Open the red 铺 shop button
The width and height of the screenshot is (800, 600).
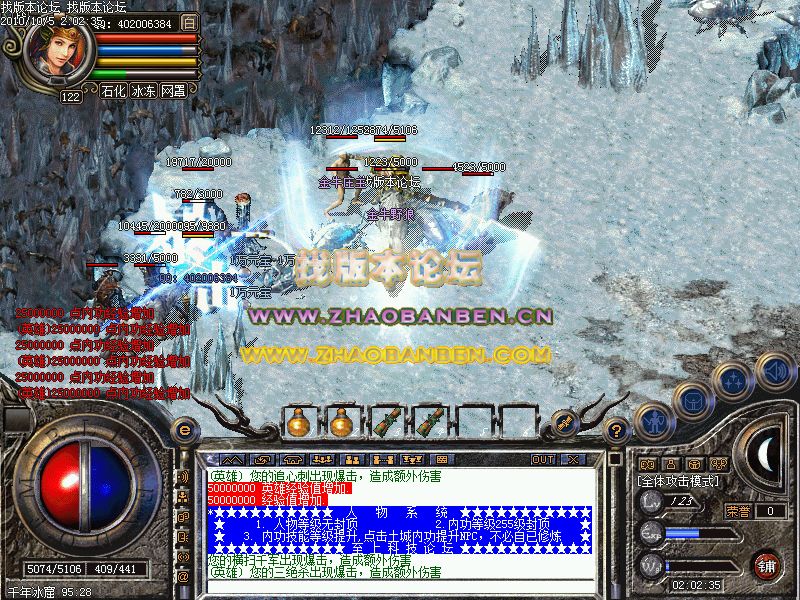(767, 564)
